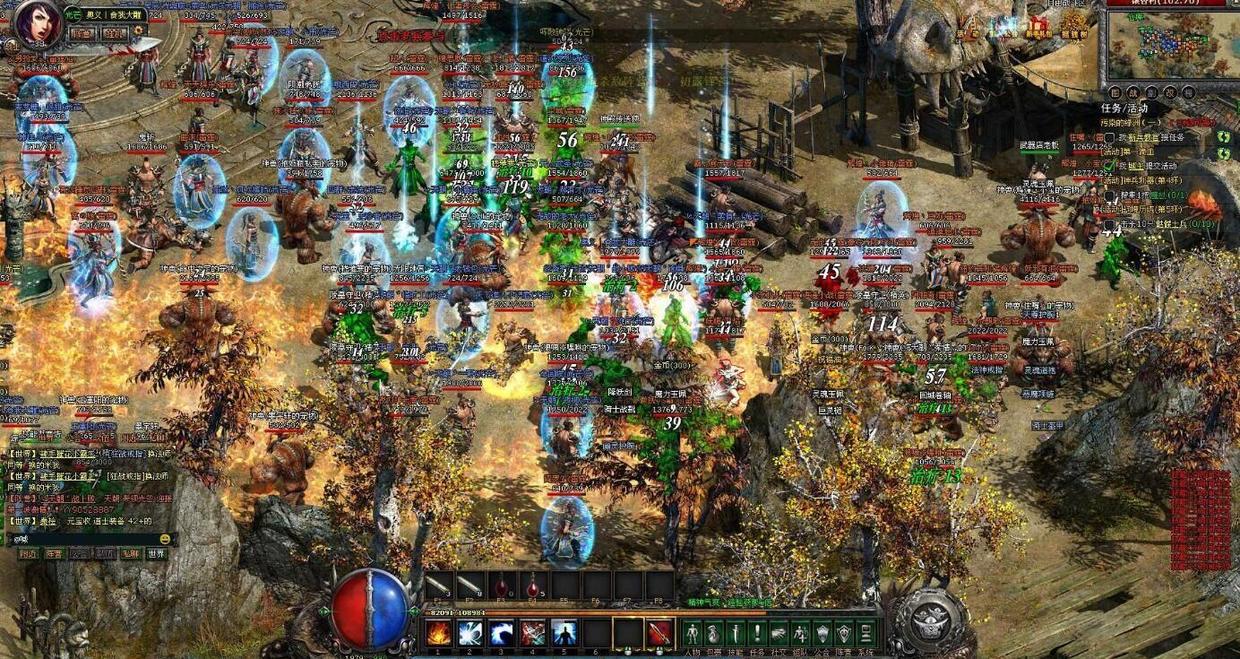Cast the lightning burst skill in slot 2
The image size is (1240, 659).
(x=469, y=633)
